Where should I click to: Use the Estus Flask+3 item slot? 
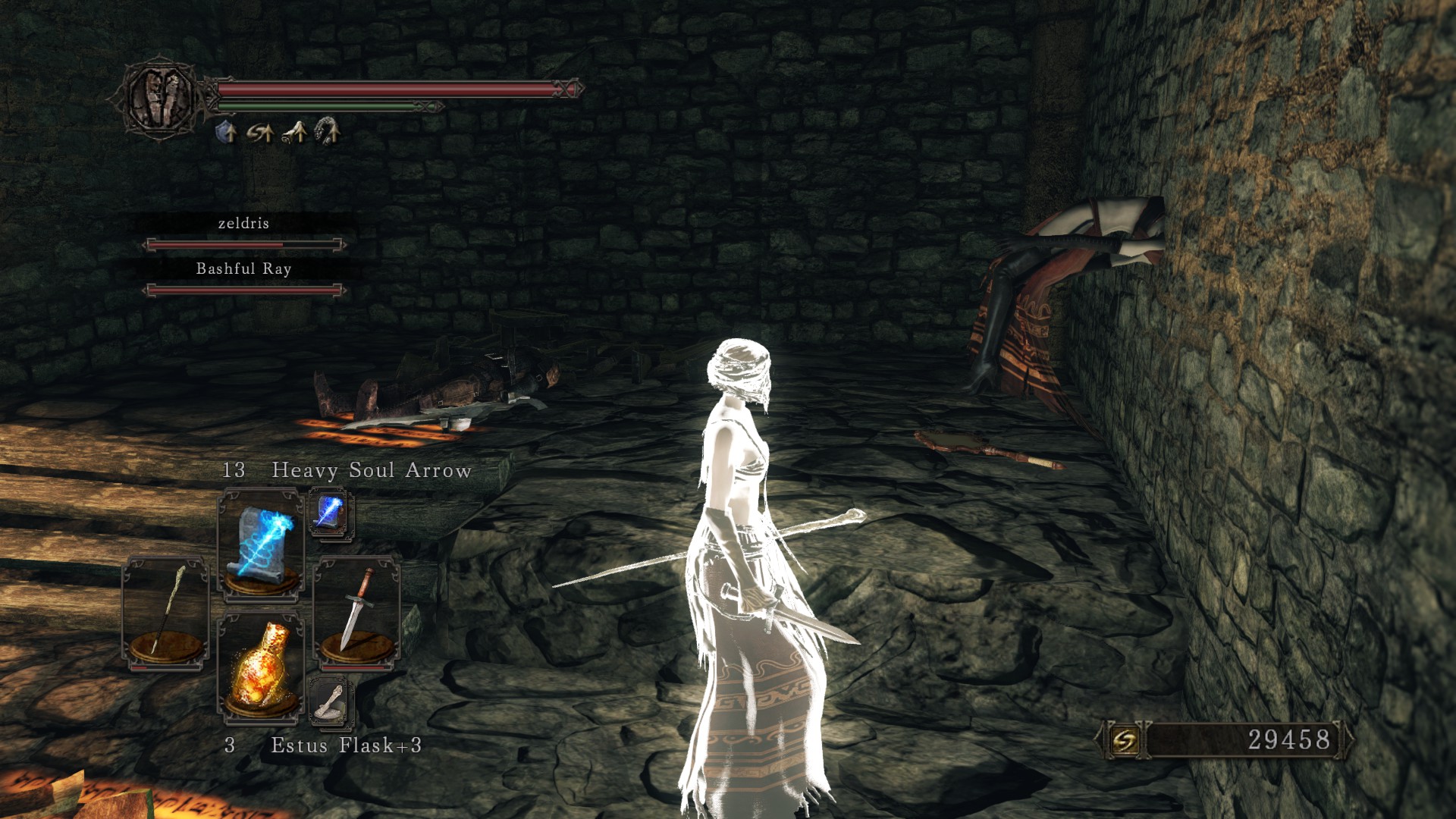261,667
